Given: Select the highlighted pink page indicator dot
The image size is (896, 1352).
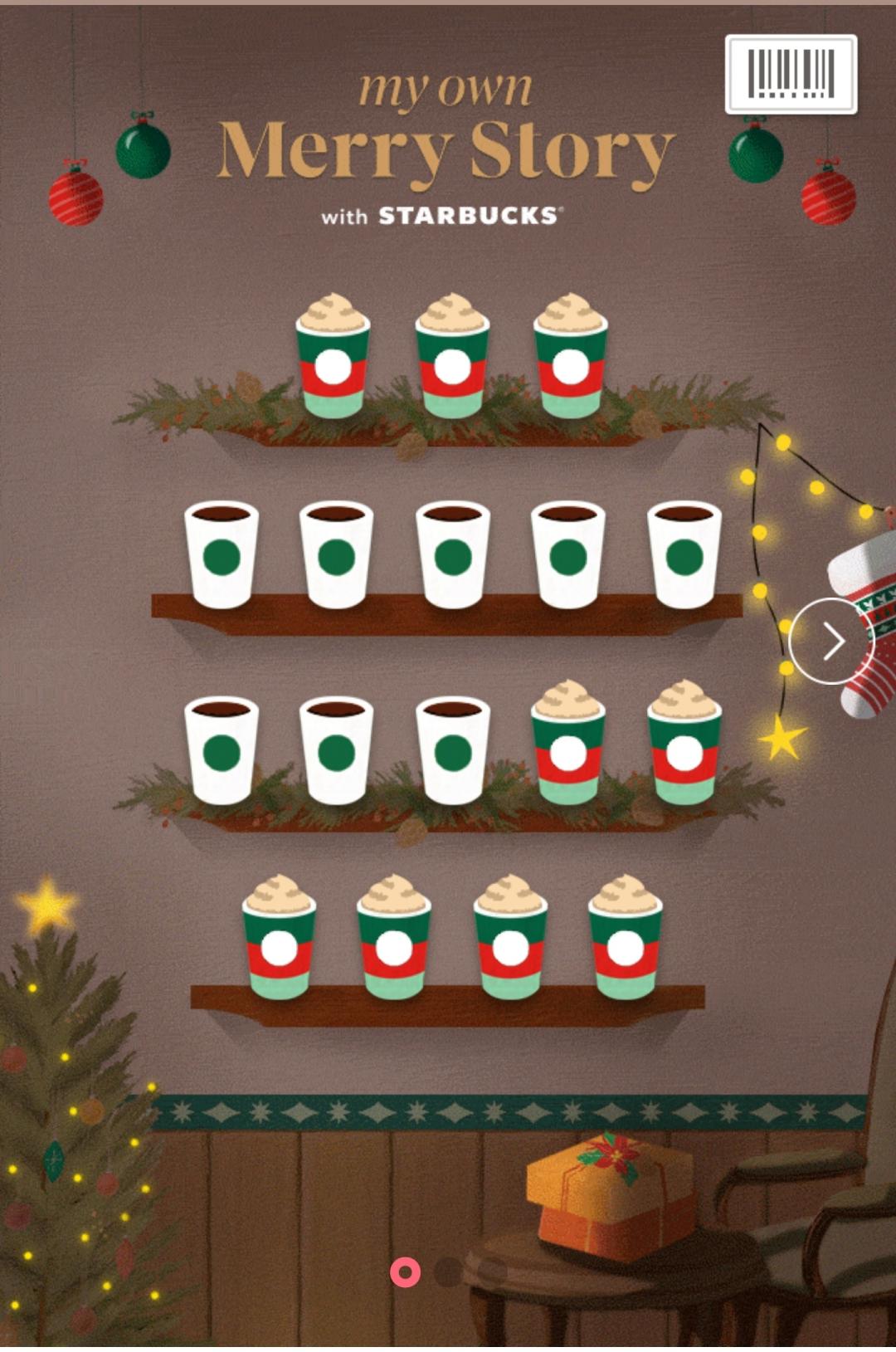Looking at the screenshot, I should pyautogui.click(x=405, y=1271).
